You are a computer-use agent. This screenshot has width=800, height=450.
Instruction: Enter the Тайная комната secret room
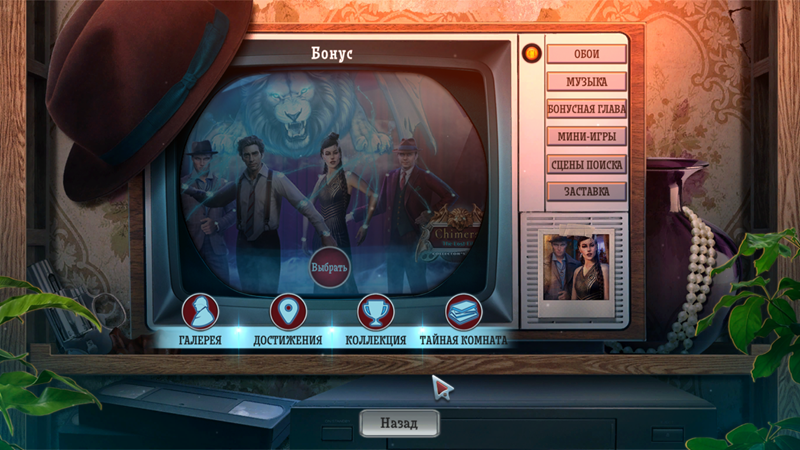(x=464, y=313)
